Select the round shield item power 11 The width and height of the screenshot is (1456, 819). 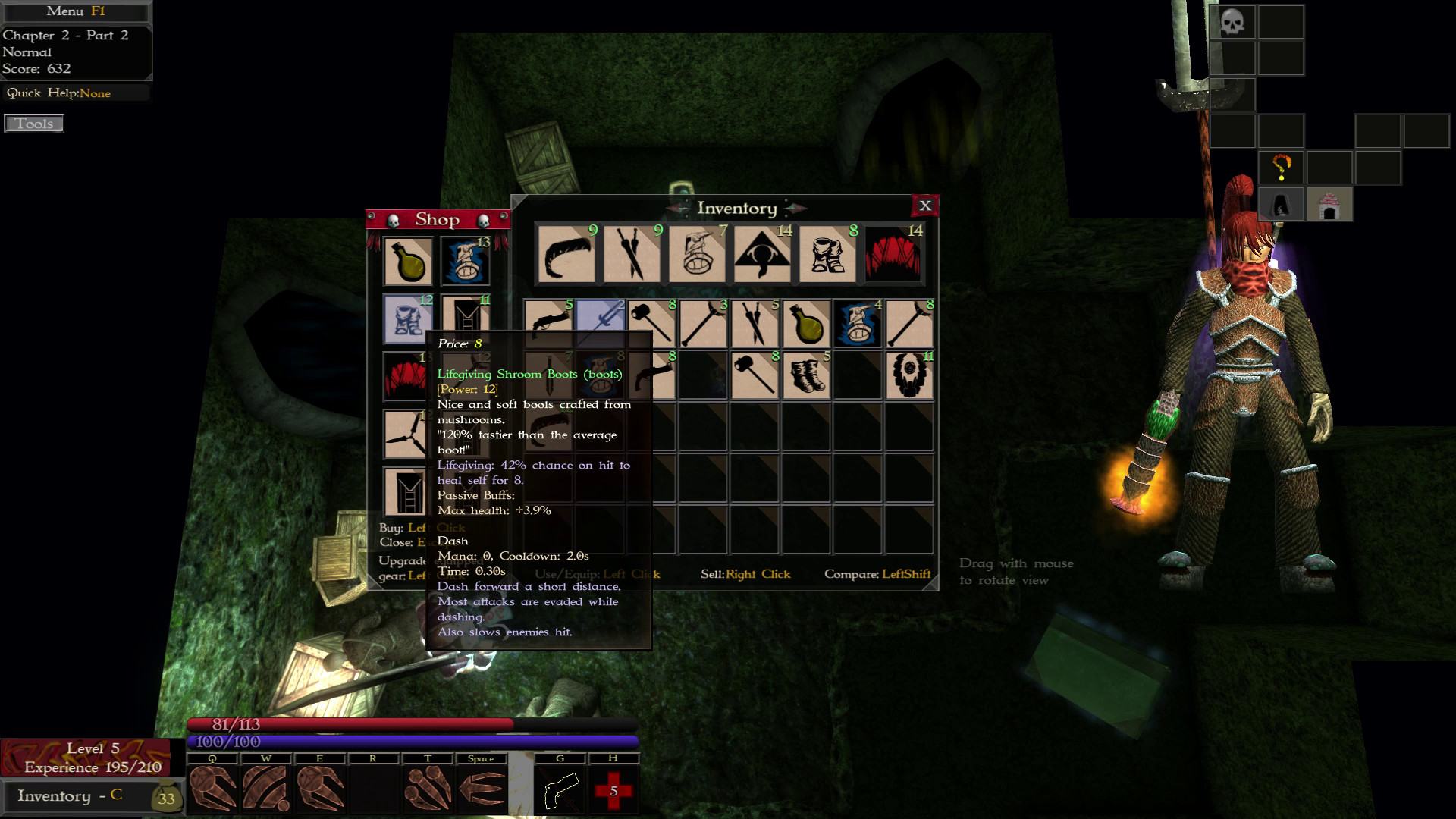coord(908,375)
